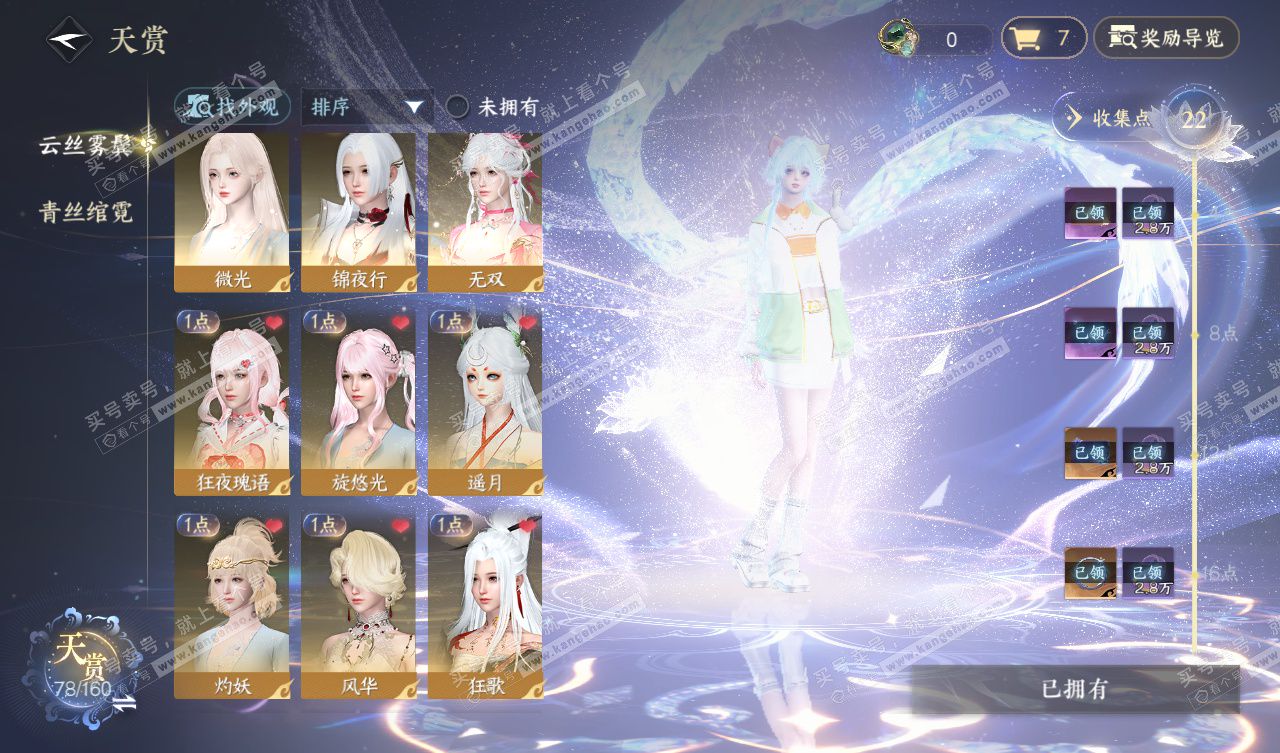Select the 旋悠光 pink hairstyle card
1280x753 pixels.
[x=358, y=402]
